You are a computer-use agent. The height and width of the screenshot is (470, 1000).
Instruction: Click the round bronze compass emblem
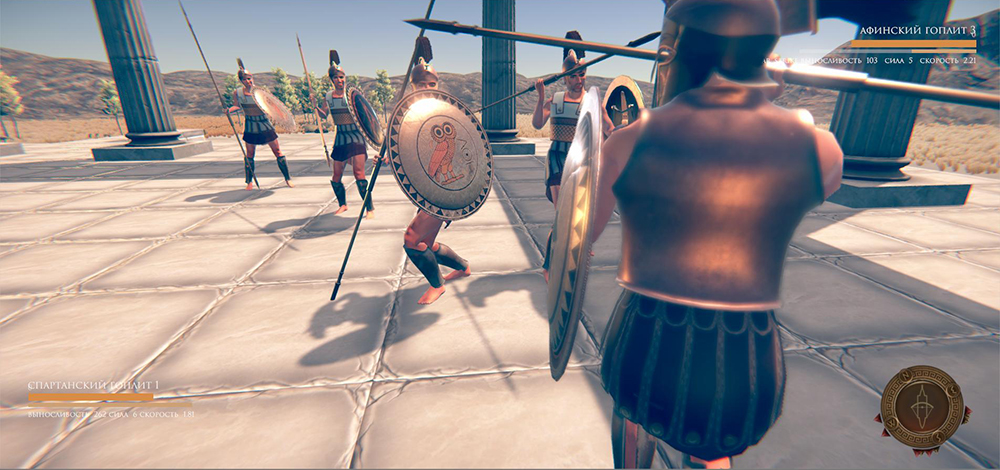click(922, 406)
